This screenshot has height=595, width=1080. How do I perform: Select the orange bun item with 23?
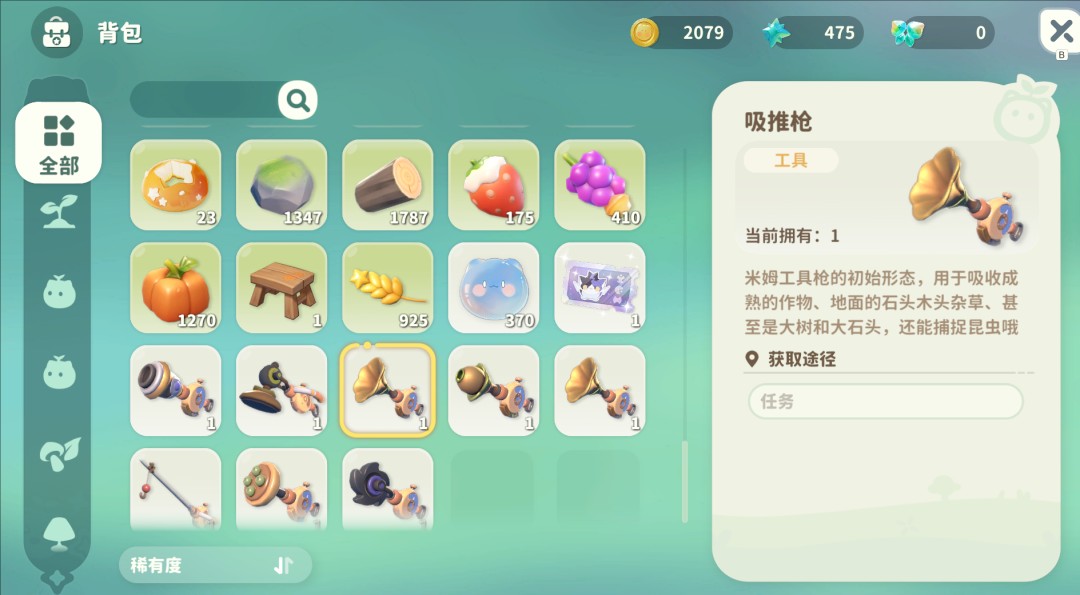pos(176,185)
